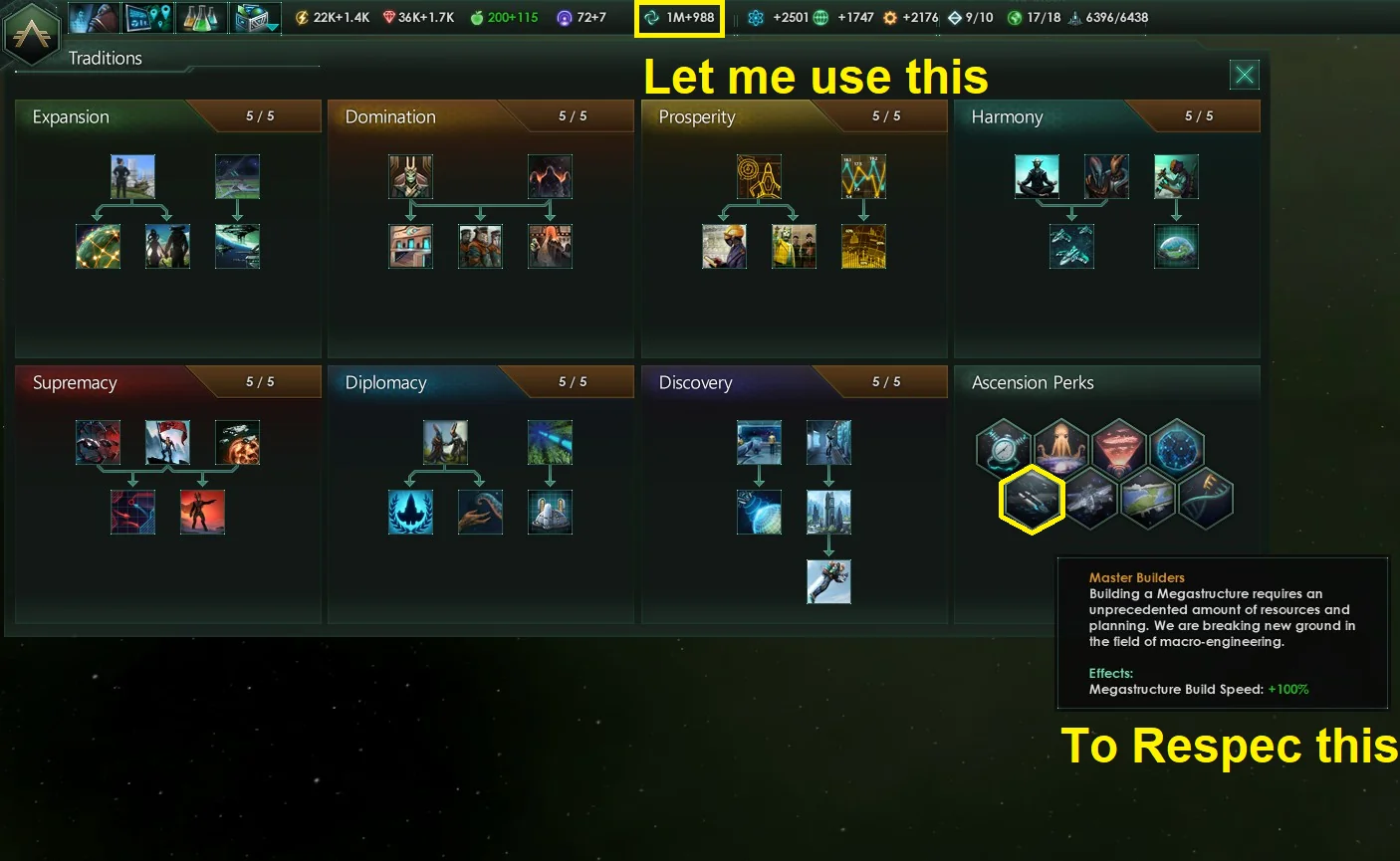Viewport: 1400px width, 861px height.
Task: Choose the handshake Diplomacy tradition
Action: pos(480,512)
